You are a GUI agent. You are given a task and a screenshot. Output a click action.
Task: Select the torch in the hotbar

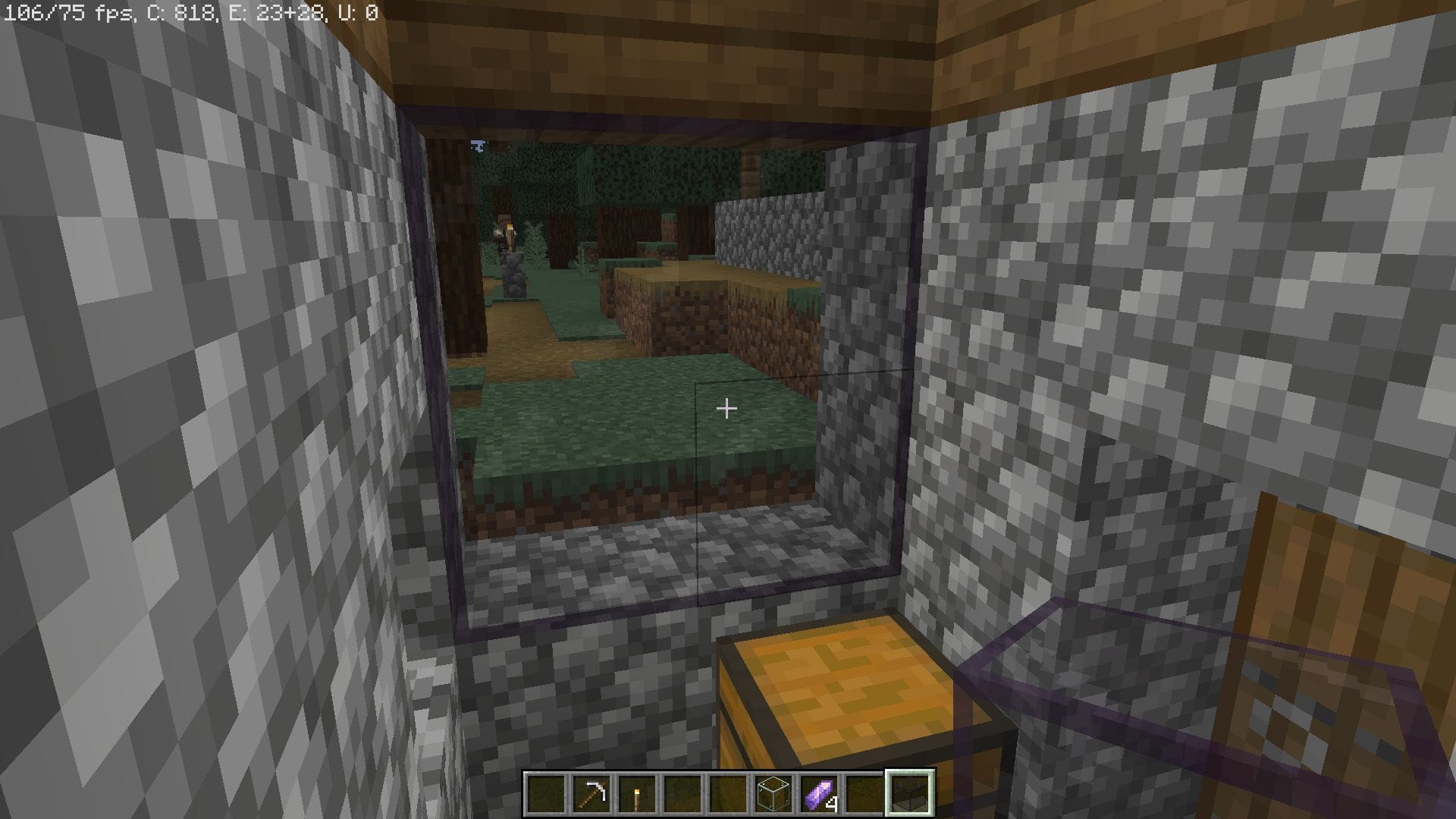pyautogui.click(x=639, y=793)
